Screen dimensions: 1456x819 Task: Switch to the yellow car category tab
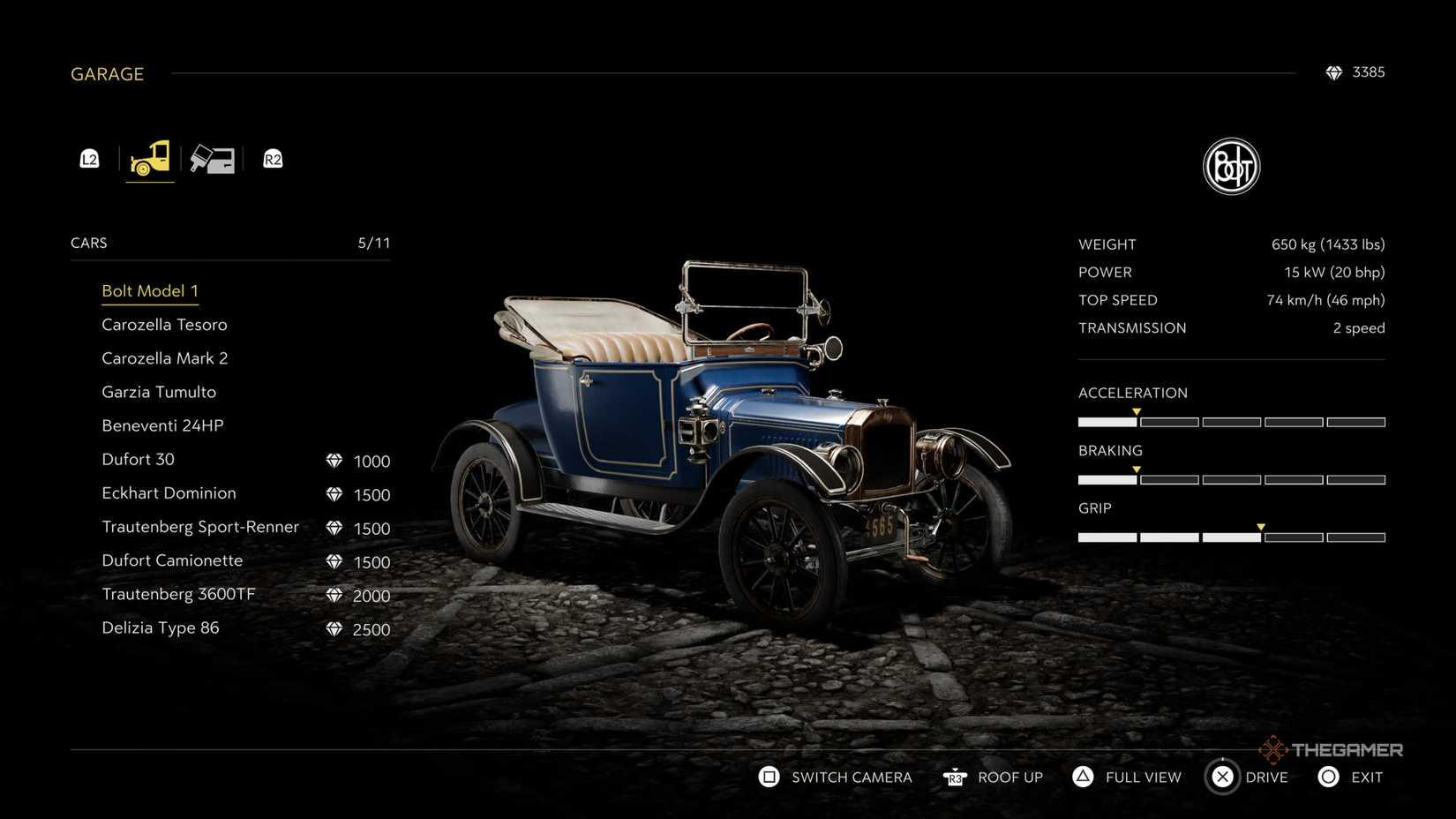pos(150,159)
